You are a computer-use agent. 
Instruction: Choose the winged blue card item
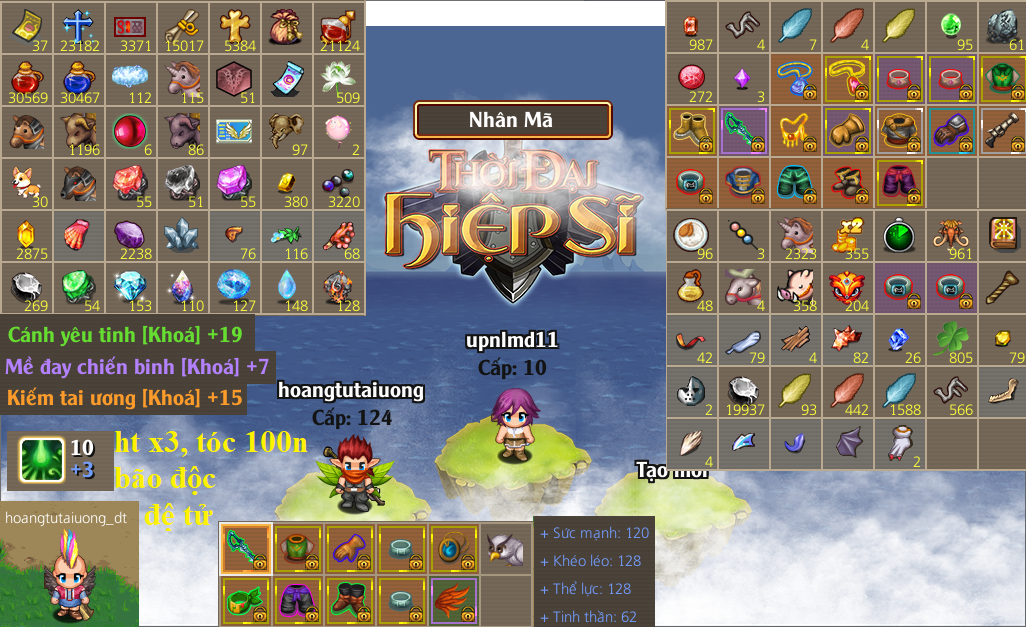234,131
